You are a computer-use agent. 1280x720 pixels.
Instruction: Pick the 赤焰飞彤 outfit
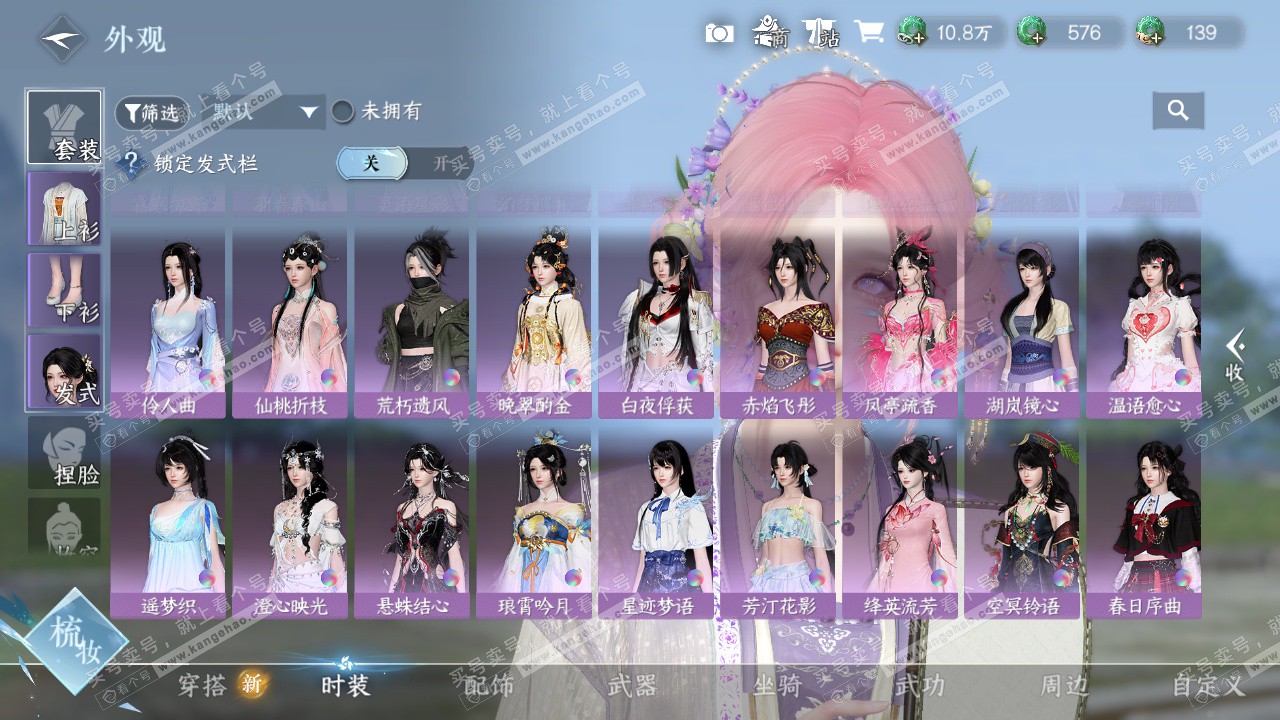tap(778, 320)
